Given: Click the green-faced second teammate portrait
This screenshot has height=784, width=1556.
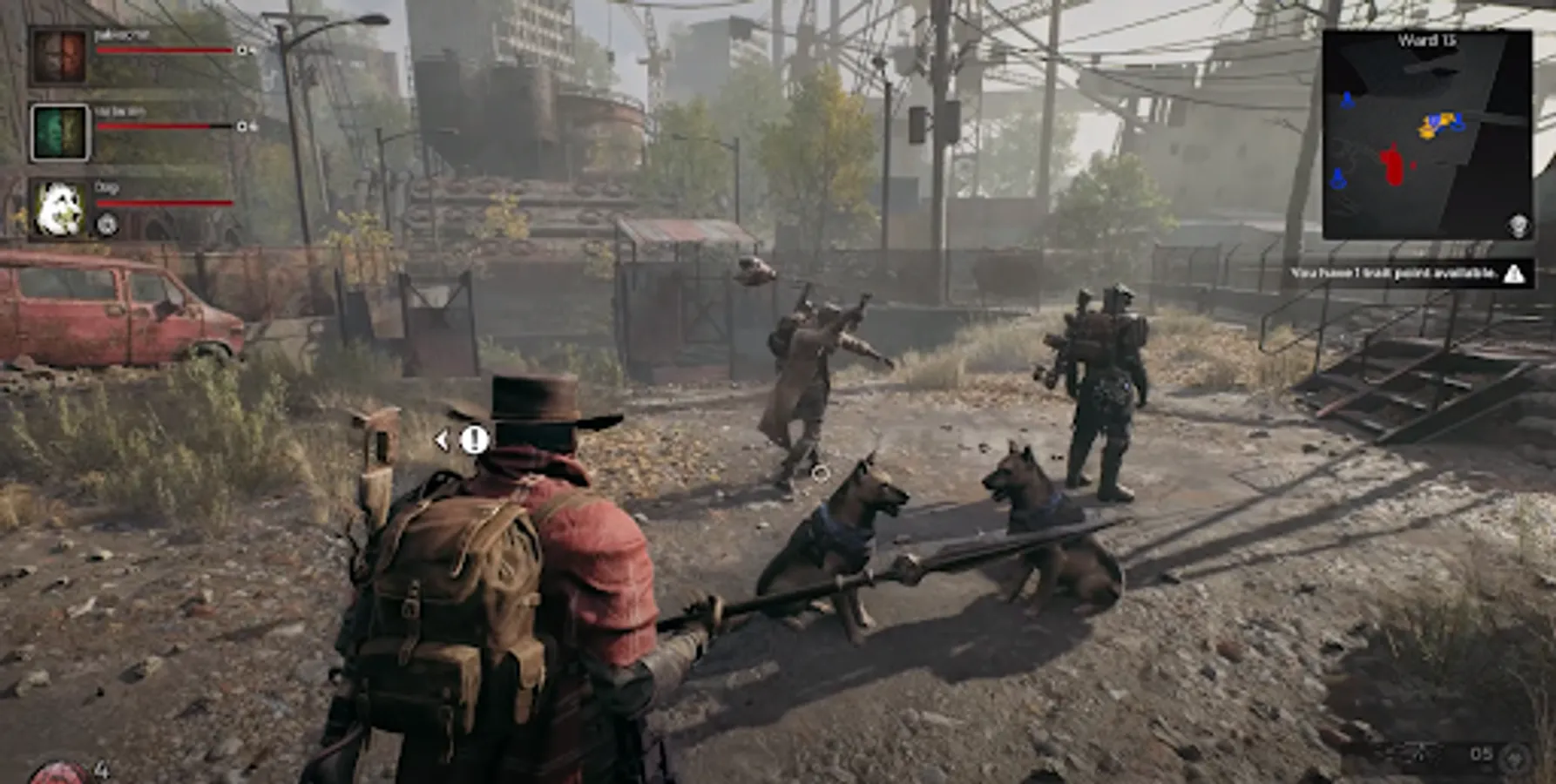Looking at the screenshot, I should pyautogui.click(x=59, y=132).
